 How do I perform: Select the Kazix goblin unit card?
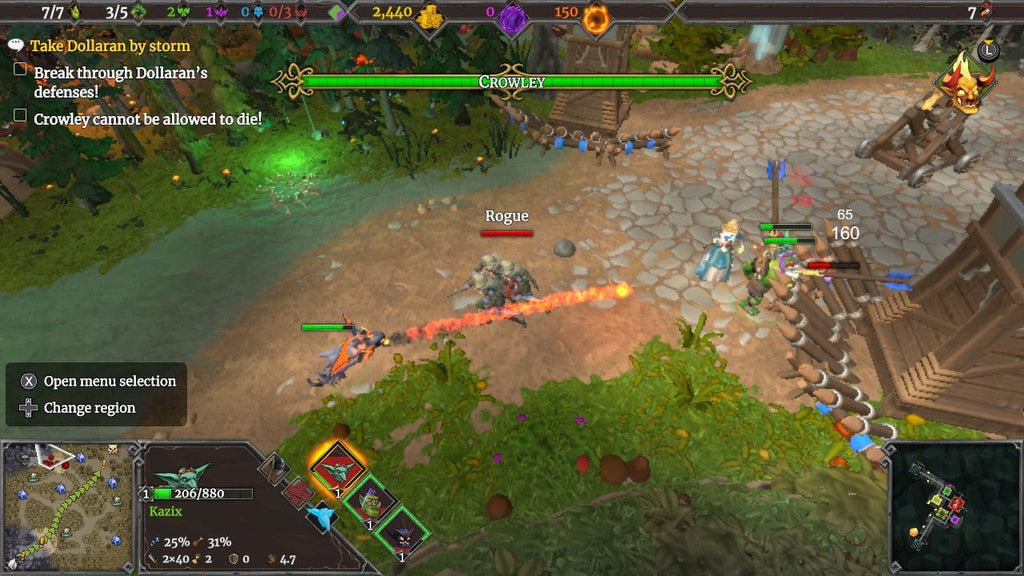point(337,468)
